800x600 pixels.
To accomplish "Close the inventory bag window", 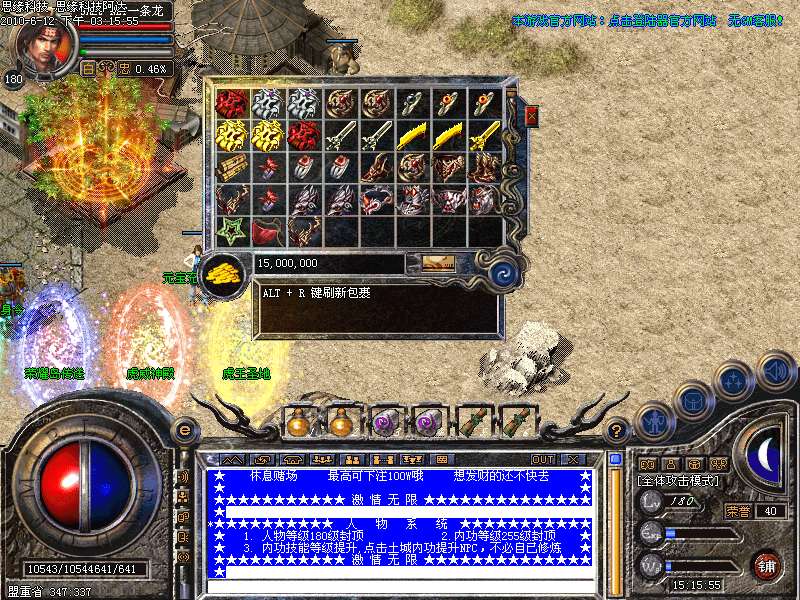I will pos(531,116).
